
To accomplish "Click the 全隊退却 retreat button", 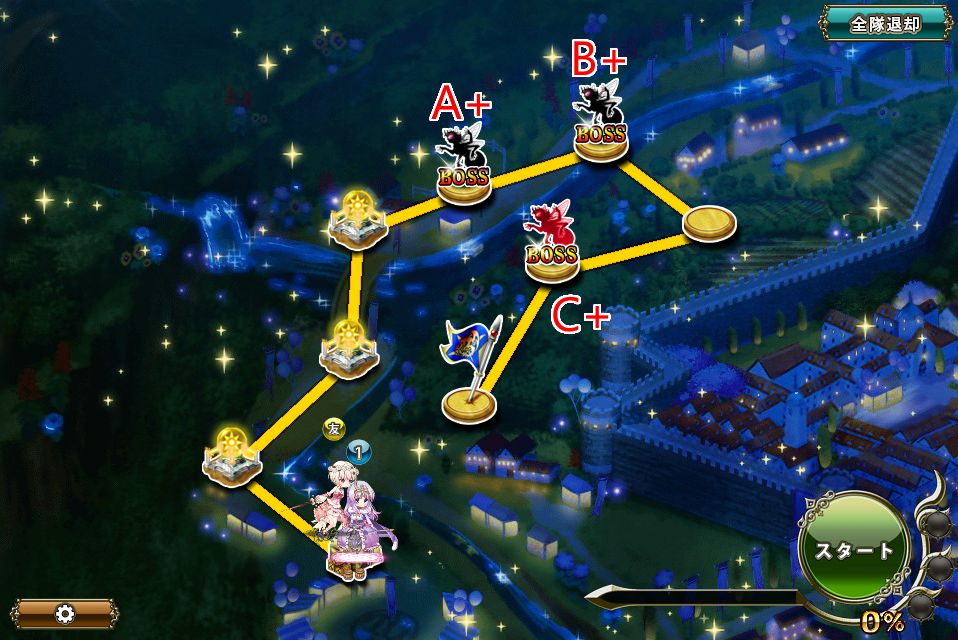I will [x=885, y=24].
